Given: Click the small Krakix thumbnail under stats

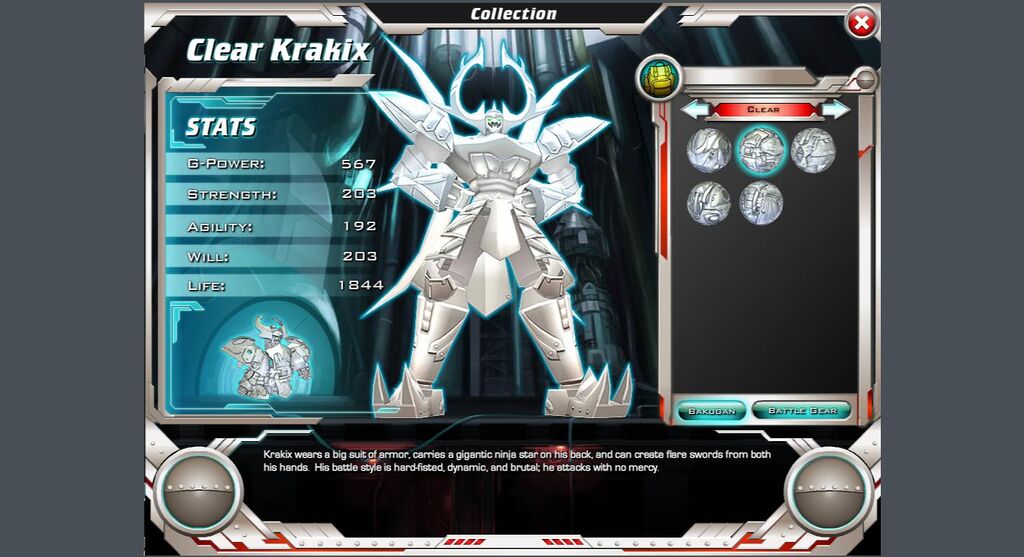Looking at the screenshot, I should click(266, 360).
